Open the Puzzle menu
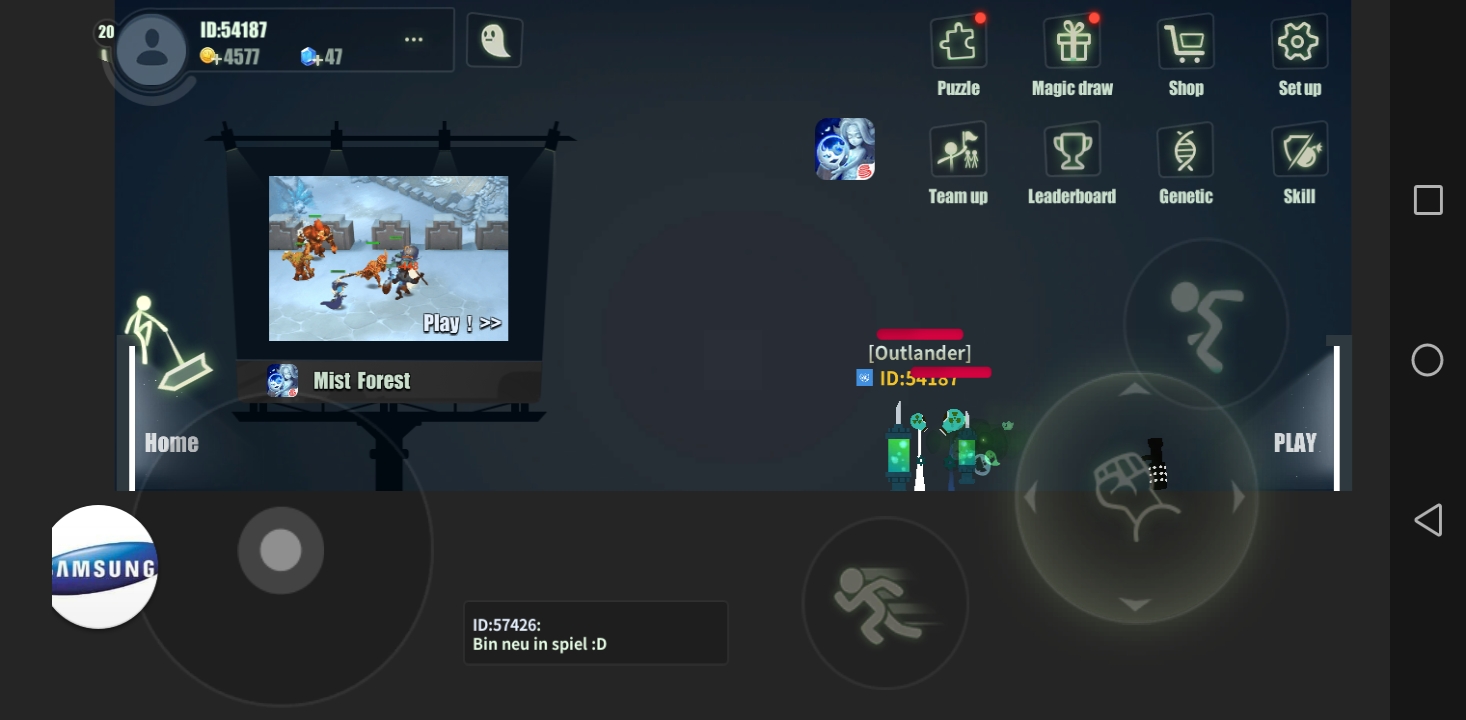The height and width of the screenshot is (720, 1466). (x=957, y=42)
